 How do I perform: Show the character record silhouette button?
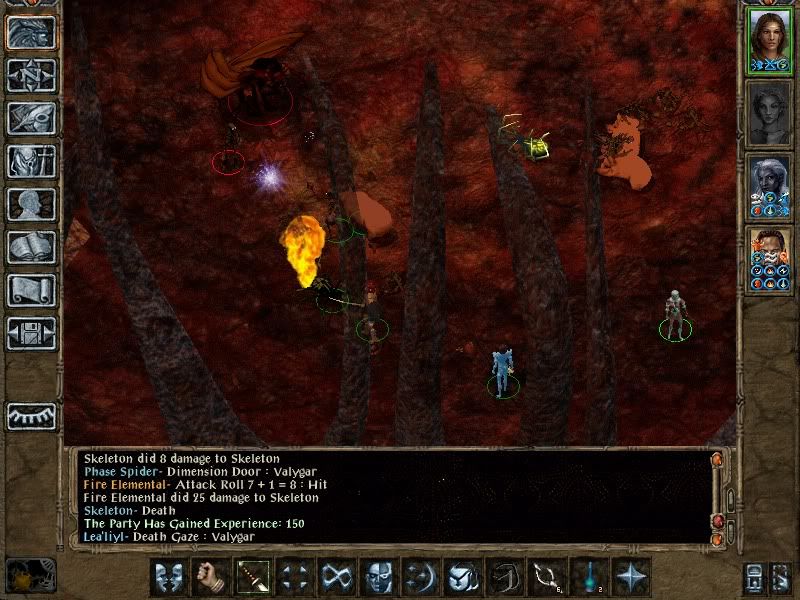(x=31, y=204)
